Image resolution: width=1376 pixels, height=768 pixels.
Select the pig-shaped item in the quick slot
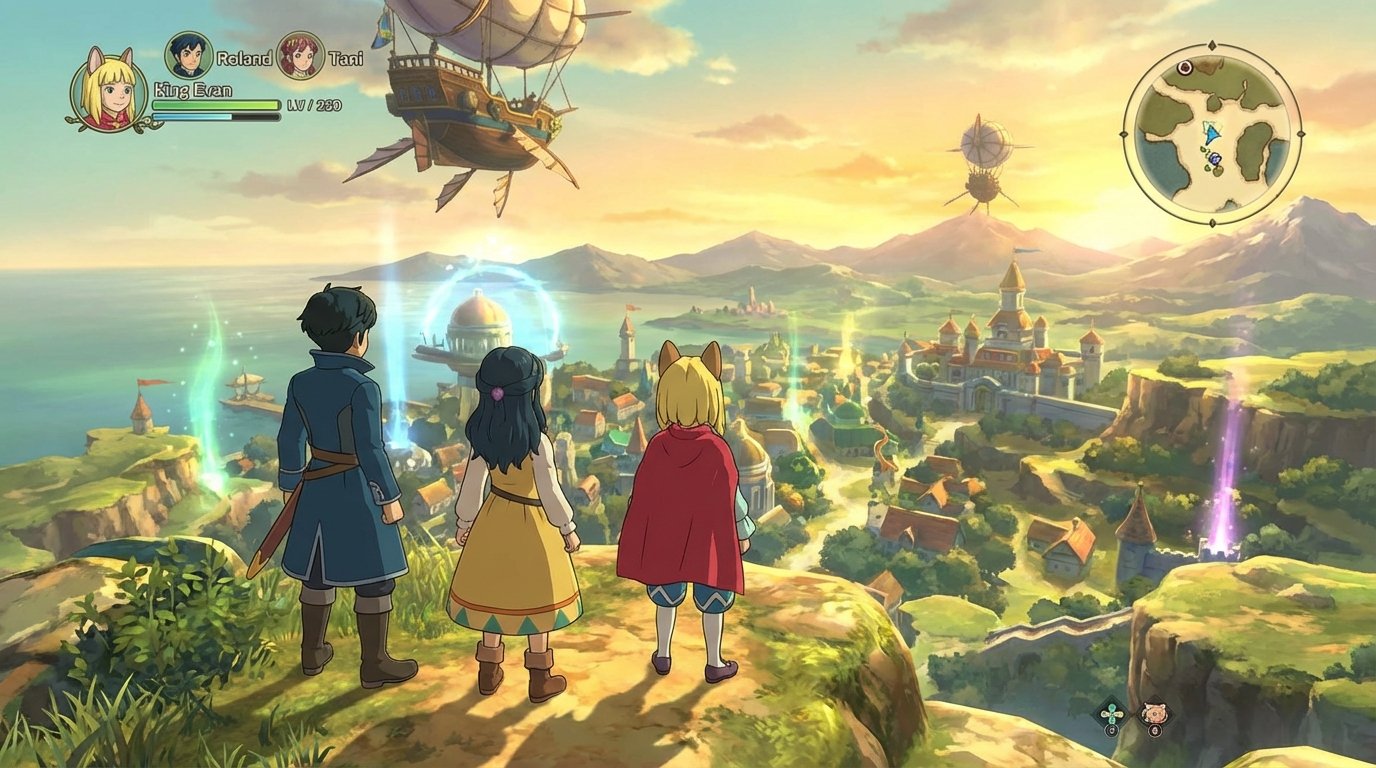[x=1154, y=712]
